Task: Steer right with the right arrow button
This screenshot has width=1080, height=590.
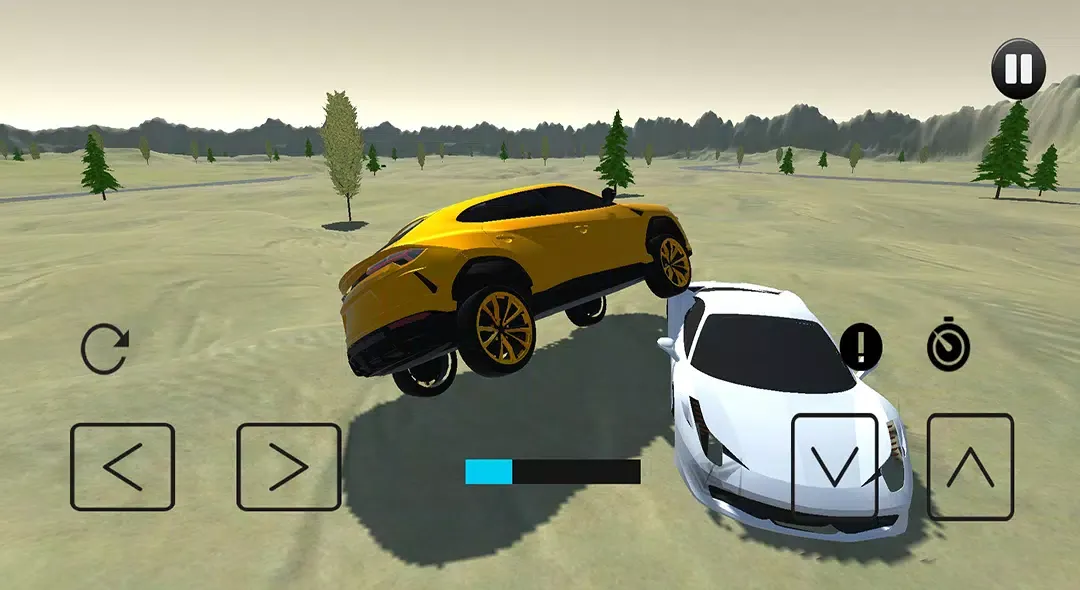Action: 289,467
